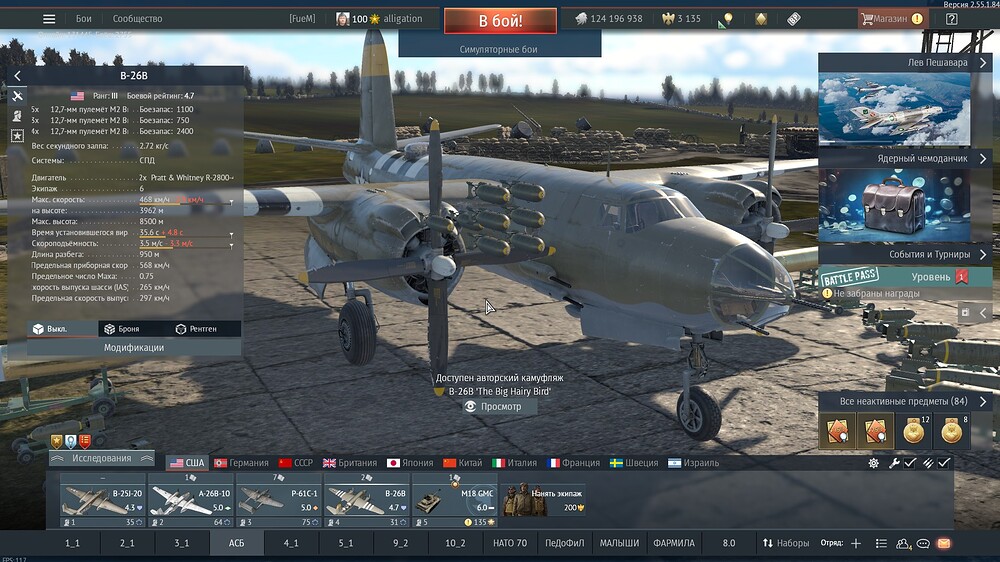Select the СССР nation tab
Screen dimensions: 1000x562
click(x=296, y=463)
